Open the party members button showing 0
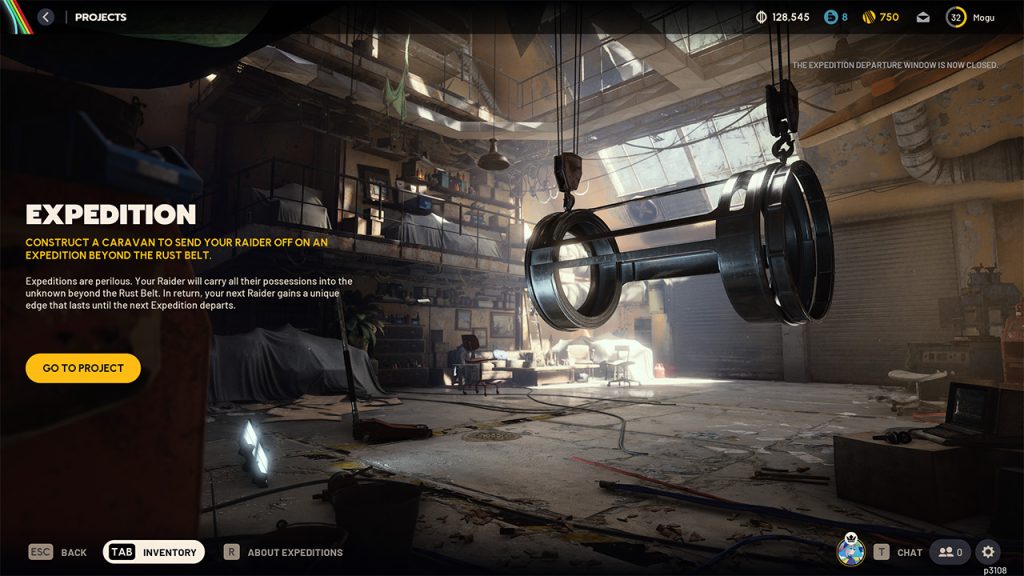This screenshot has height=576, width=1024. pos(950,552)
